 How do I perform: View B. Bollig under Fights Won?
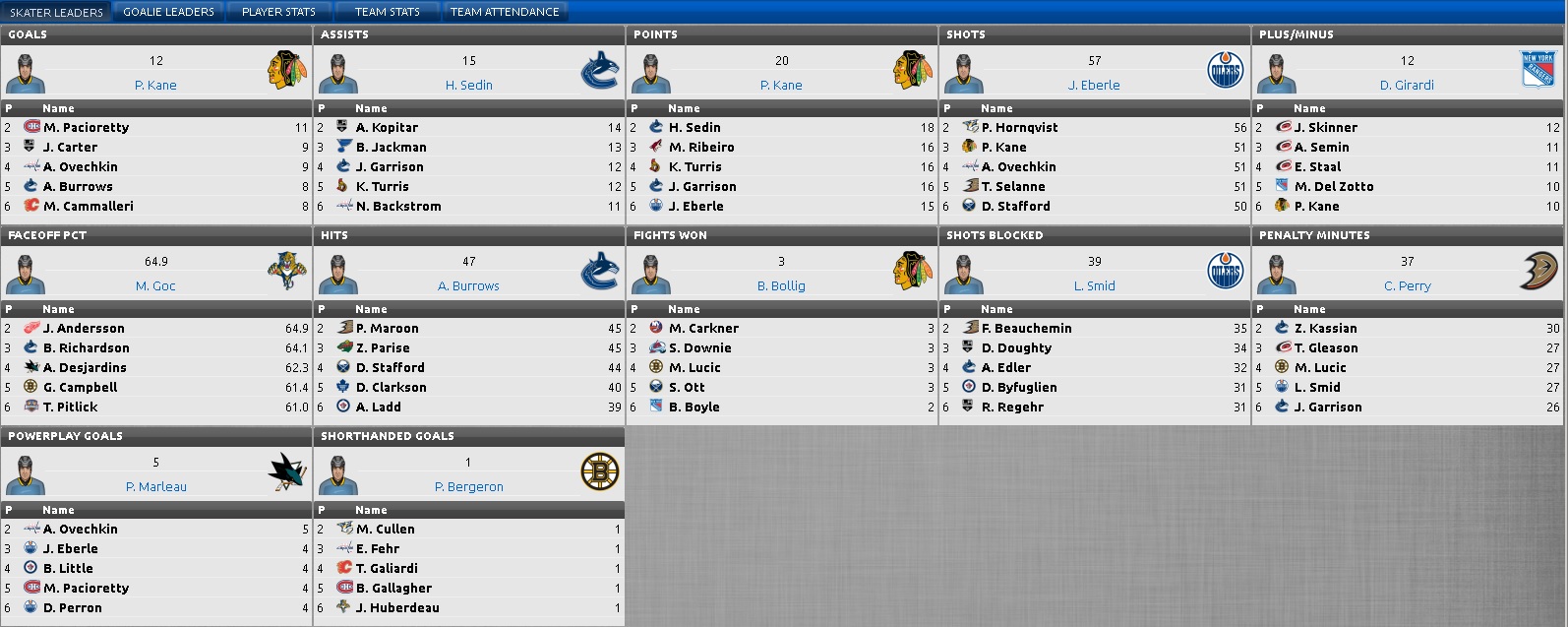click(781, 286)
